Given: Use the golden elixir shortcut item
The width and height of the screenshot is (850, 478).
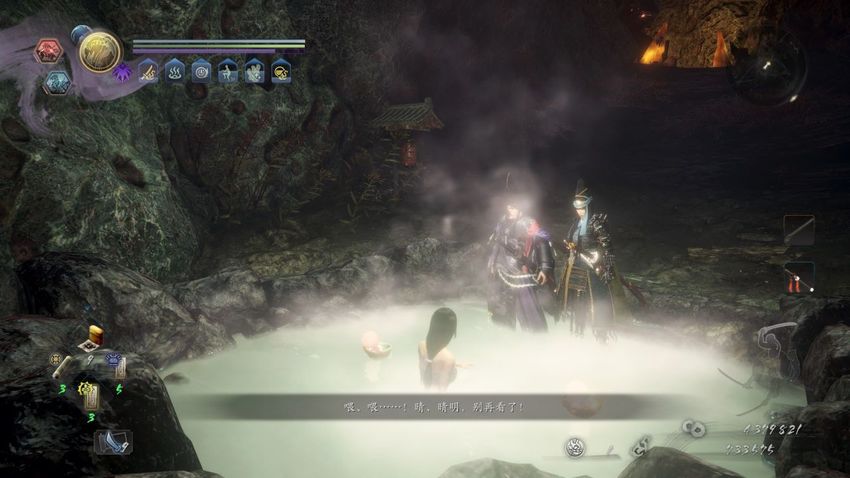Looking at the screenshot, I should (95, 335).
